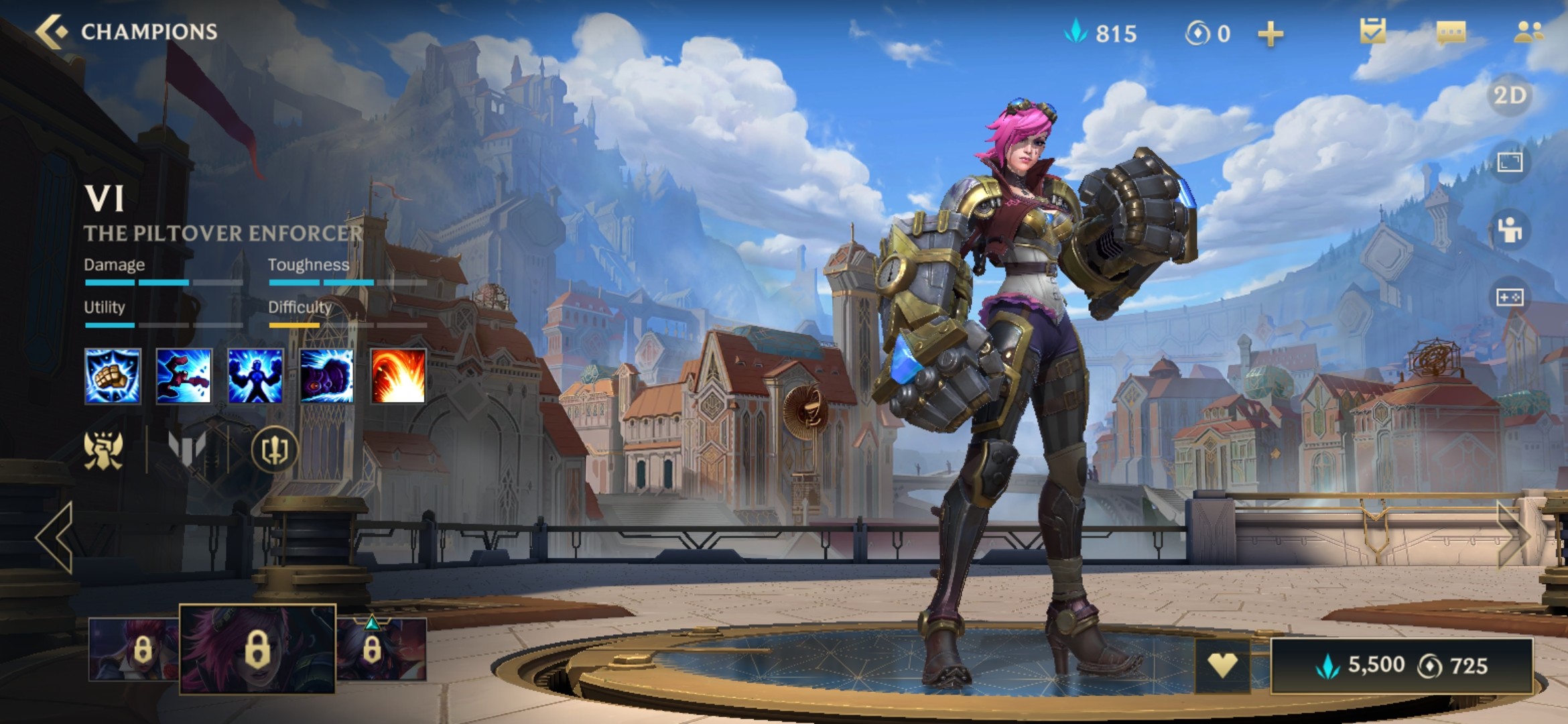Add Vi to favorites with the heart
This screenshot has width=1568, height=724.
pyautogui.click(x=1222, y=665)
